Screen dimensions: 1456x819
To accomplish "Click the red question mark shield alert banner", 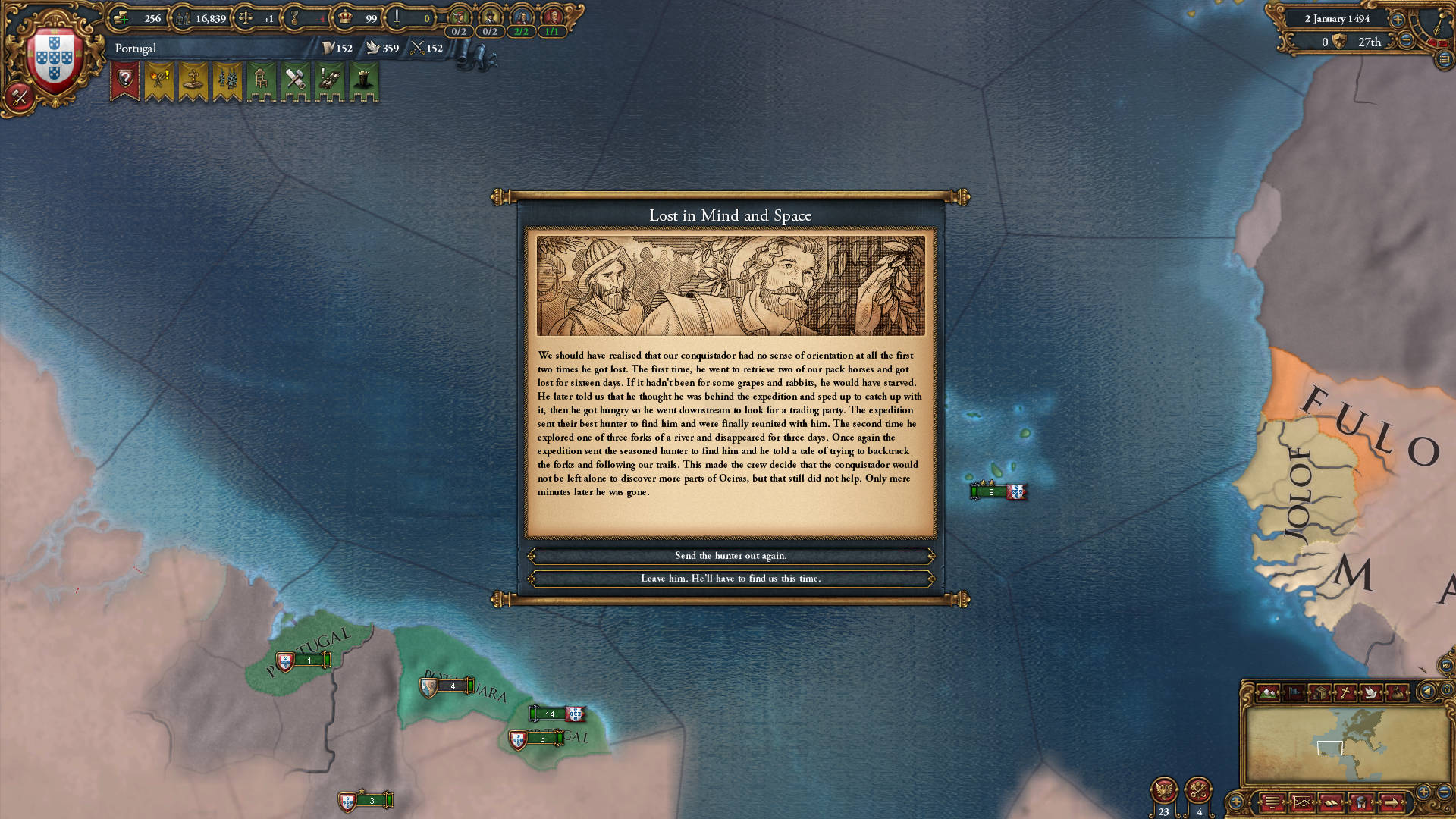I will (x=125, y=80).
